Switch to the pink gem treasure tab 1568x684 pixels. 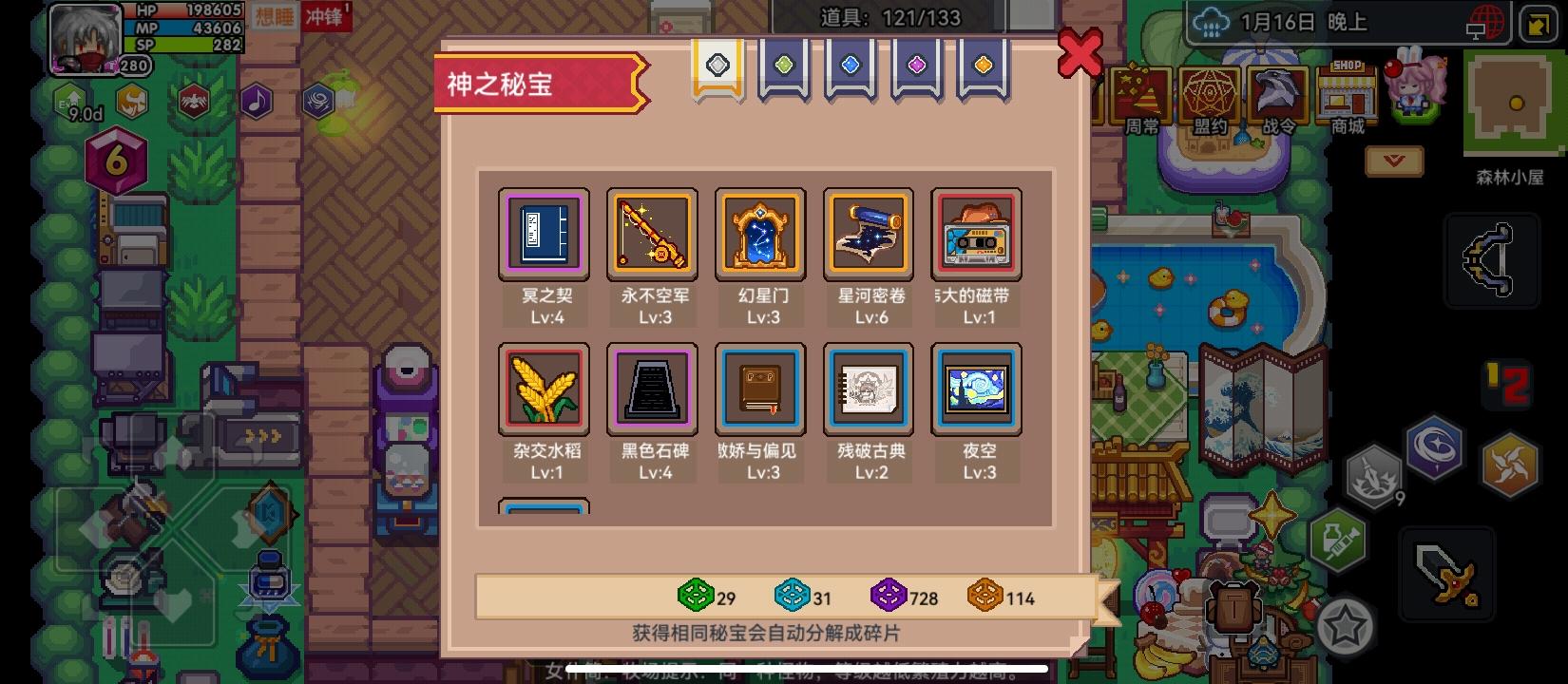[915, 66]
